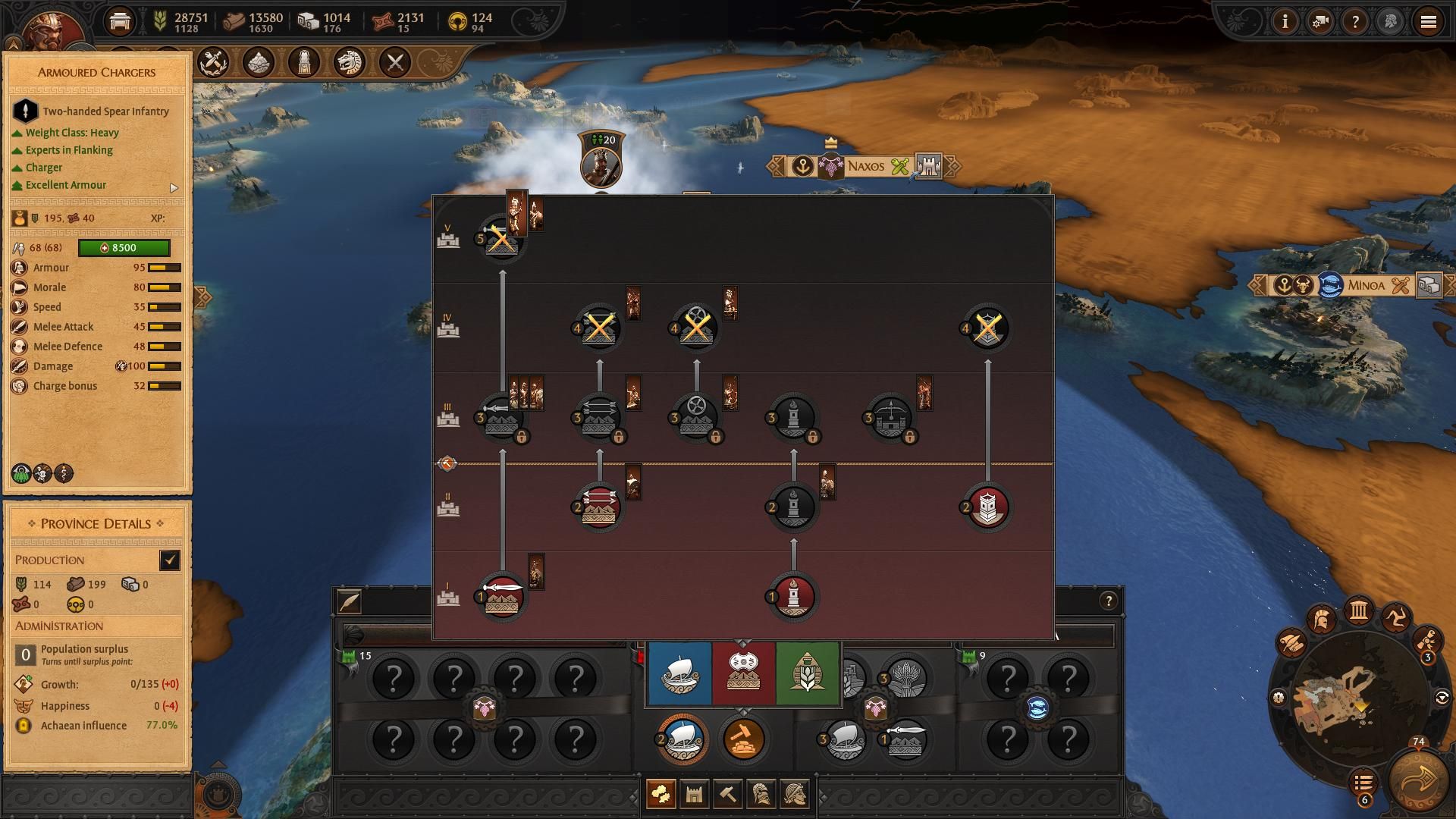This screenshot has height=819, width=1456.
Task: Open the help question mark button
Action: [1355, 22]
